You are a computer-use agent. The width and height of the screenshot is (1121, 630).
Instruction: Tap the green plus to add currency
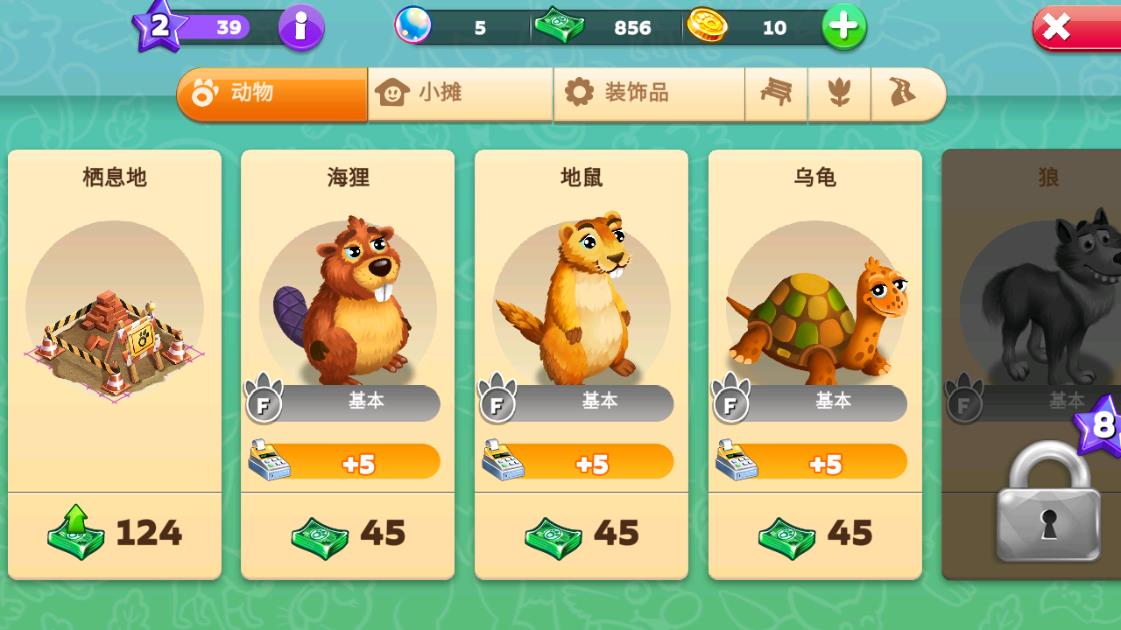843,28
